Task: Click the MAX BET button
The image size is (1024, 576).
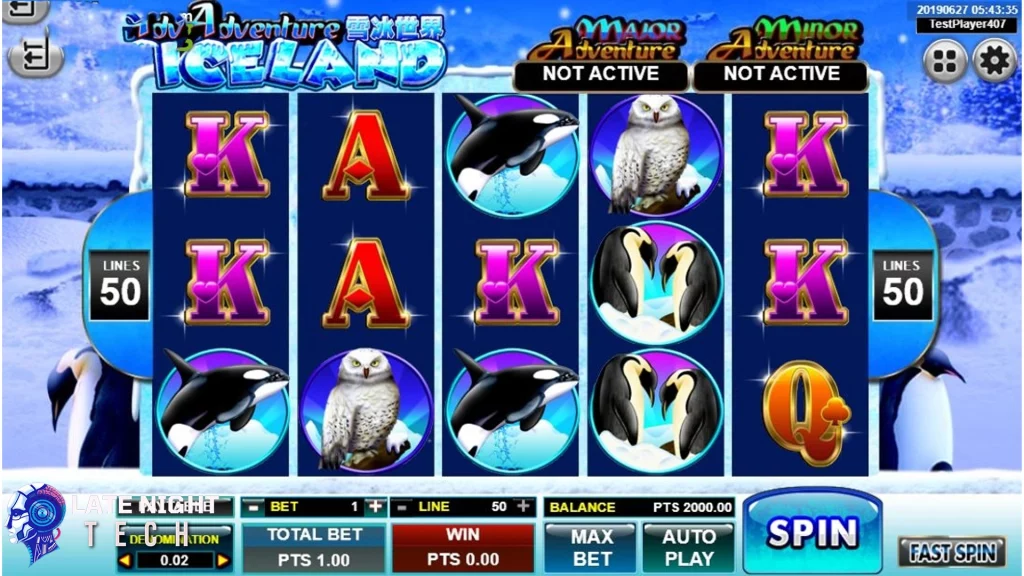Action: (591, 547)
